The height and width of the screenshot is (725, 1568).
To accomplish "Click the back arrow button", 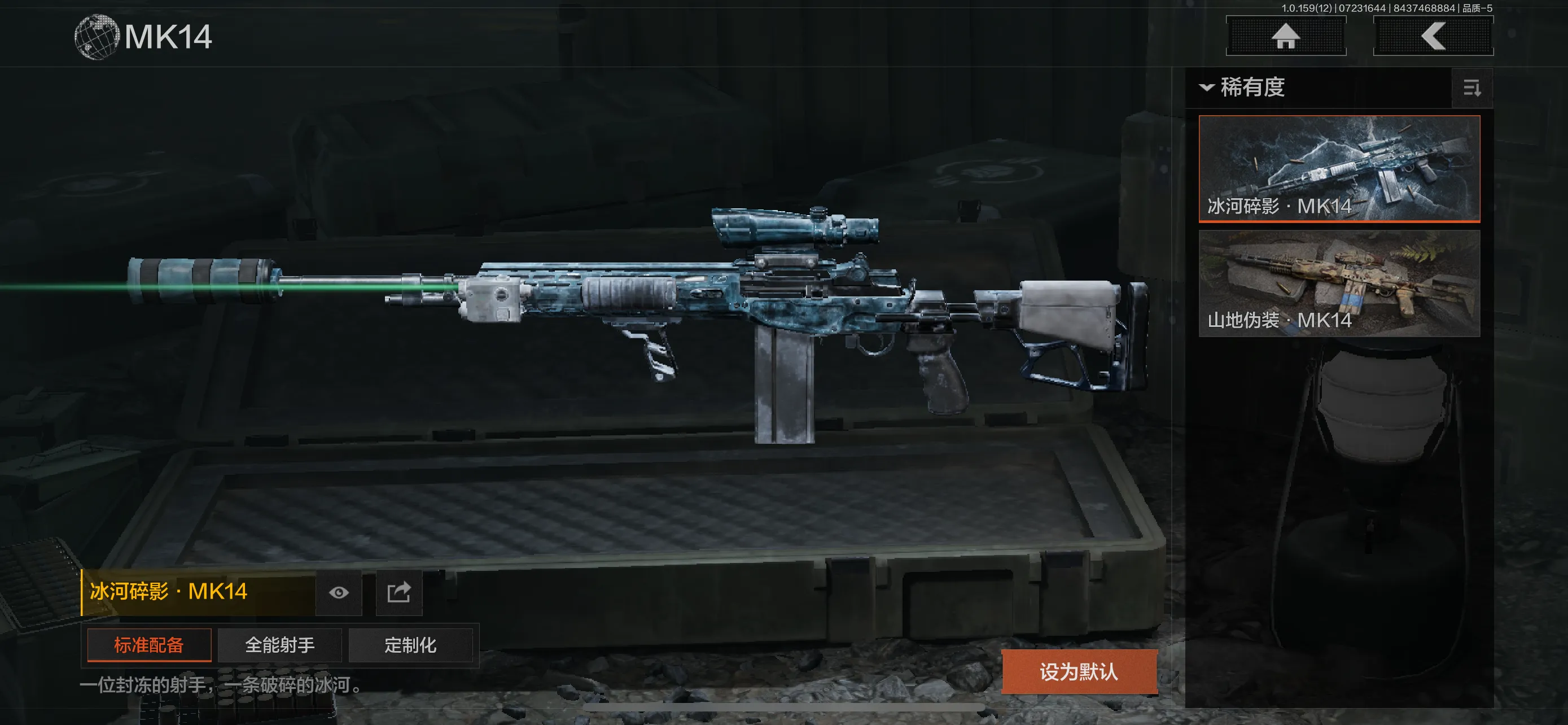I will point(1433,36).
